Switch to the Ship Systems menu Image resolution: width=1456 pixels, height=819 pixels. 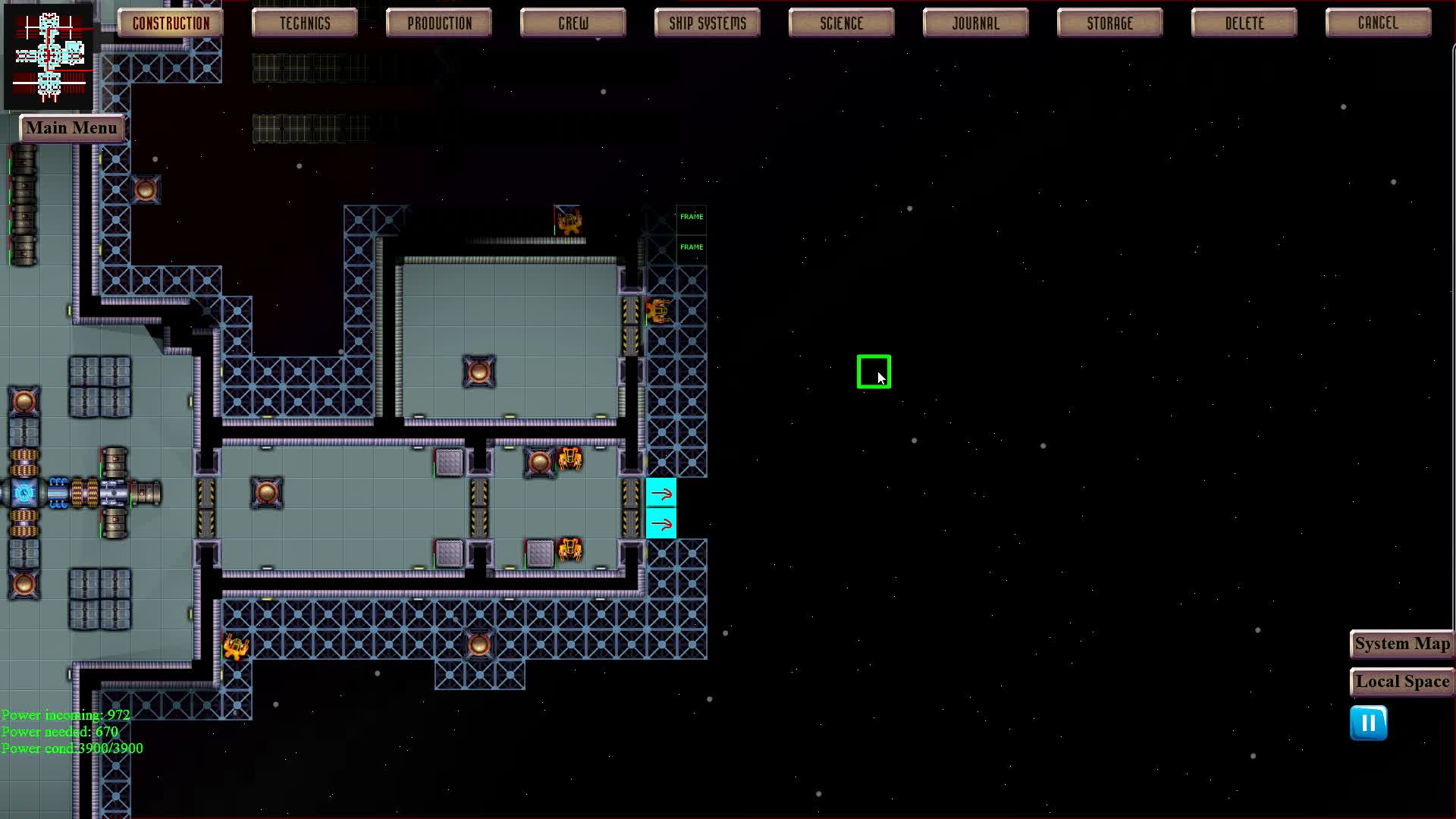706,23
